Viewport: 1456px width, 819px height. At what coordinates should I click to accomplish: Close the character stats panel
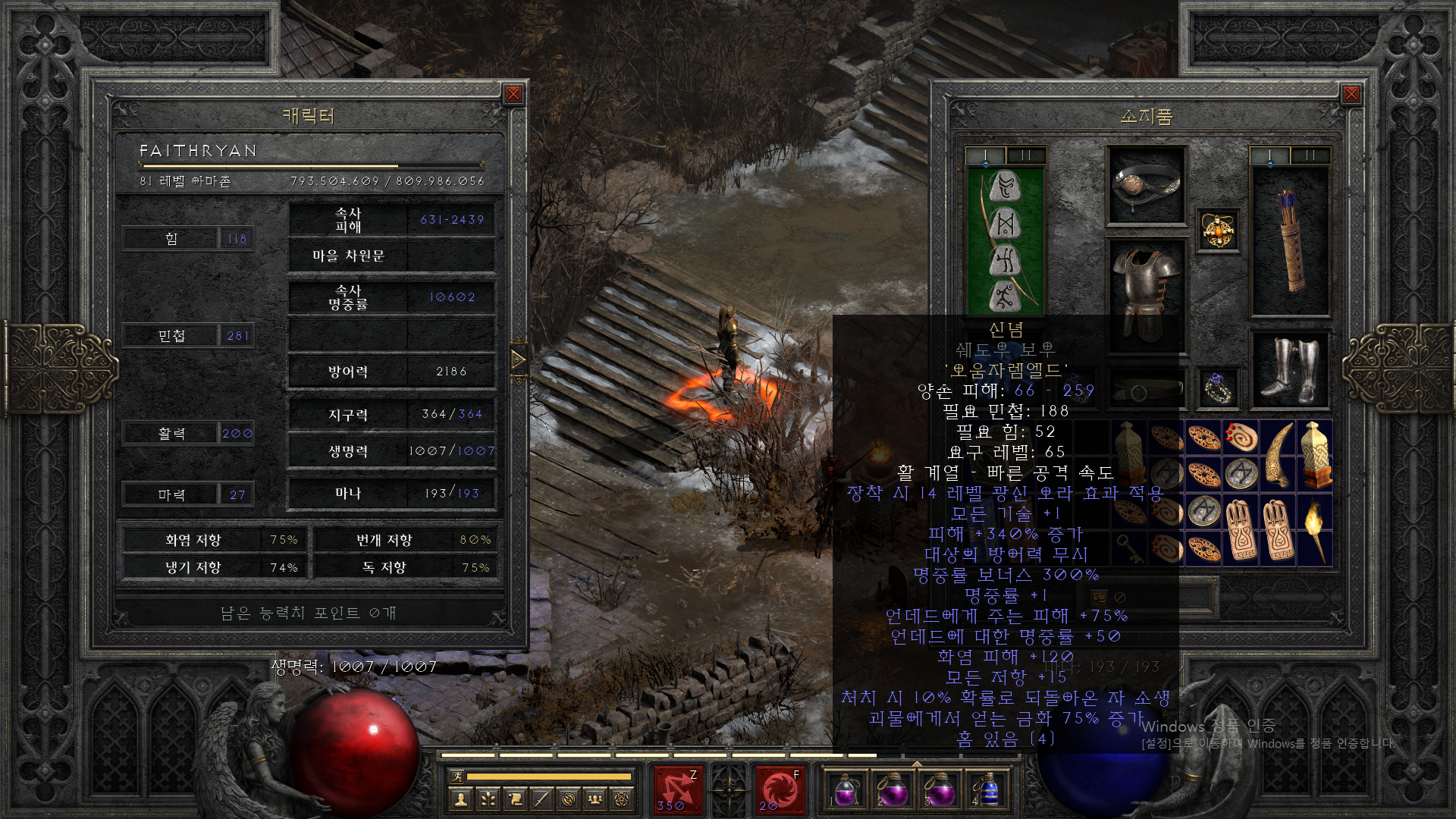[x=513, y=94]
